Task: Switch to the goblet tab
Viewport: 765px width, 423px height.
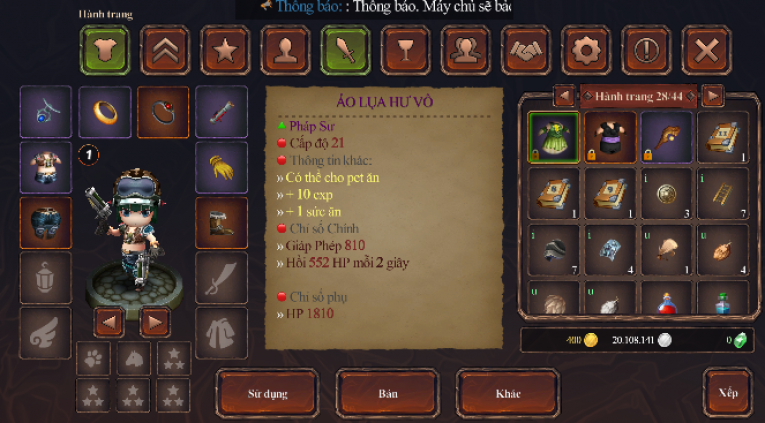Action: coord(406,50)
